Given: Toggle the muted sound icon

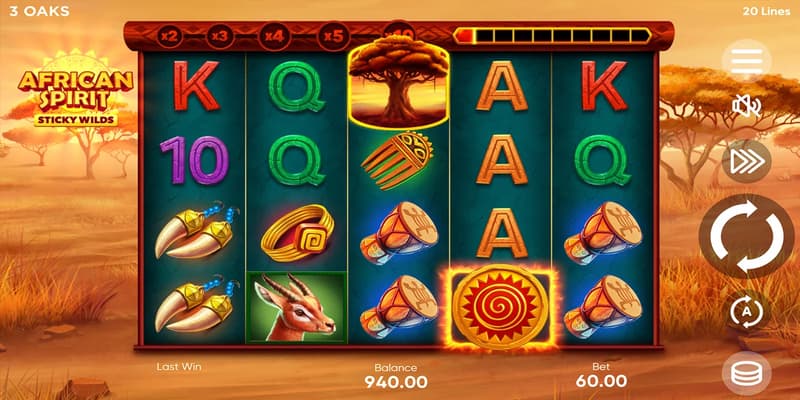Looking at the screenshot, I should pos(747,106).
